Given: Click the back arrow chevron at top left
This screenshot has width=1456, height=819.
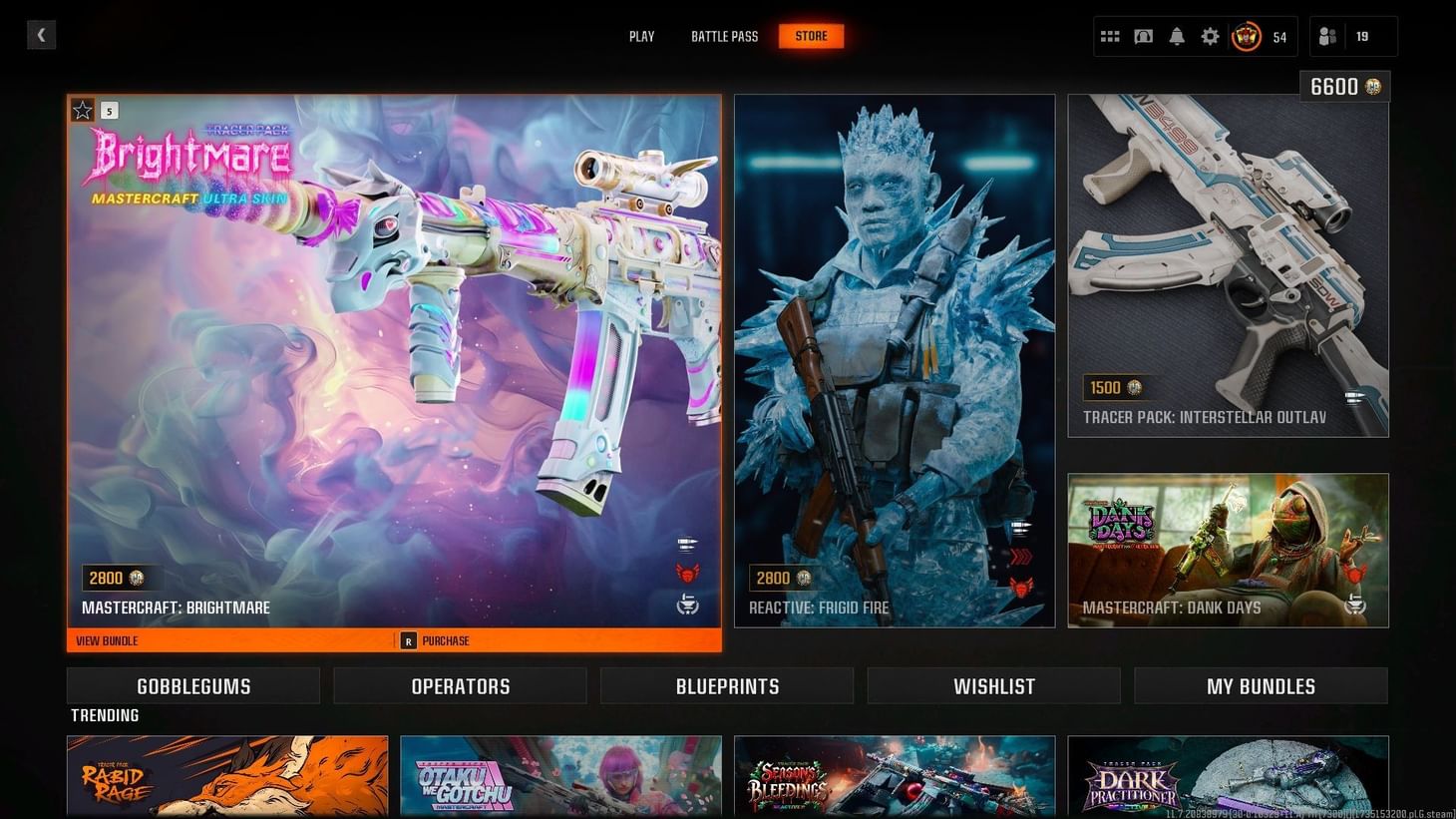Looking at the screenshot, I should (41, 35).
